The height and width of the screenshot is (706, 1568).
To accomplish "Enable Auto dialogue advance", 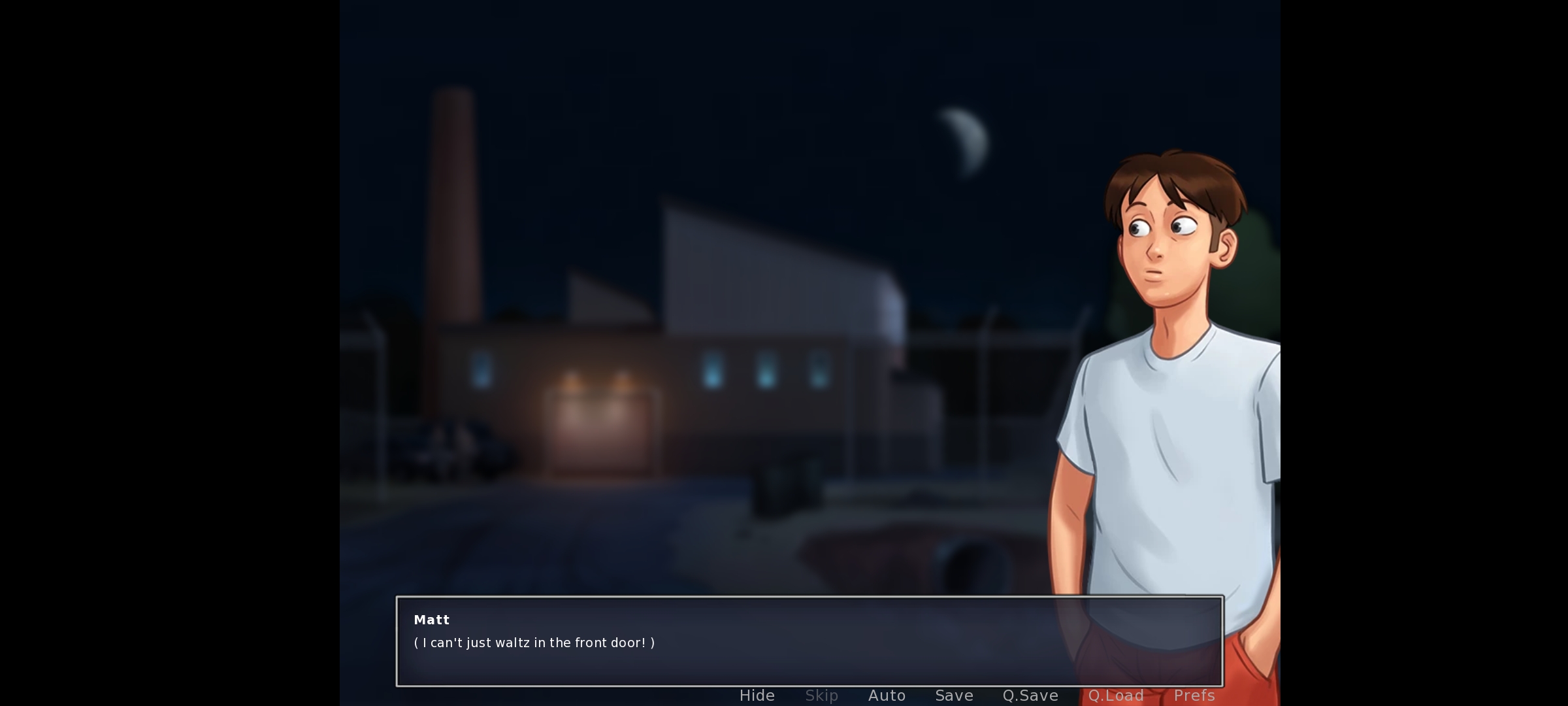I will [x=887, y=696].
